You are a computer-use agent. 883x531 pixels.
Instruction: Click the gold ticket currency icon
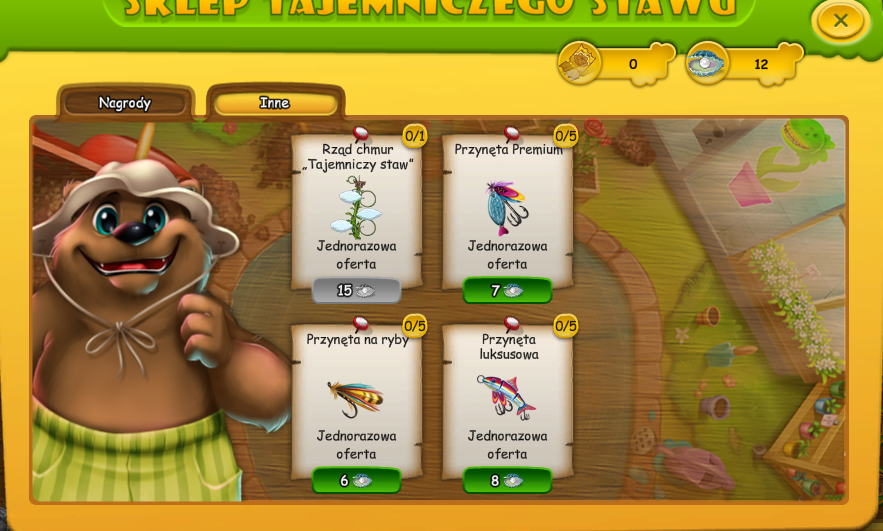coord(579,64)
